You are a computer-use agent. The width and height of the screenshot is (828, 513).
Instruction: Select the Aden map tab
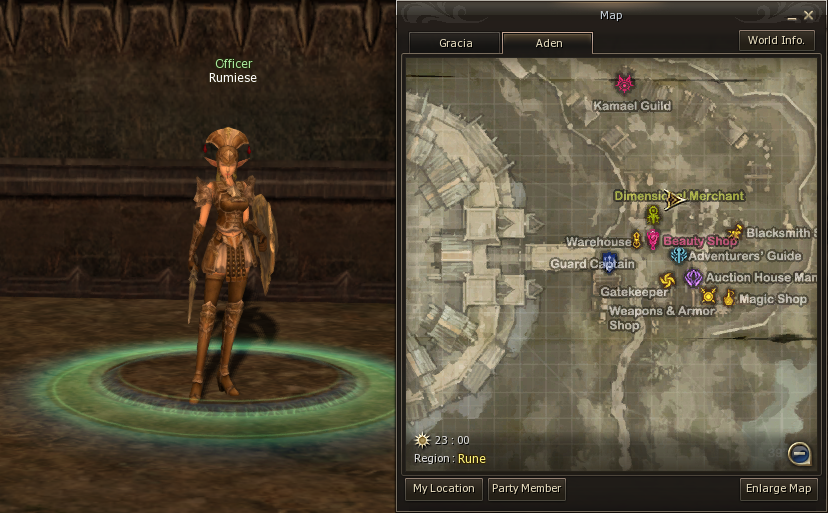(548, 43)
